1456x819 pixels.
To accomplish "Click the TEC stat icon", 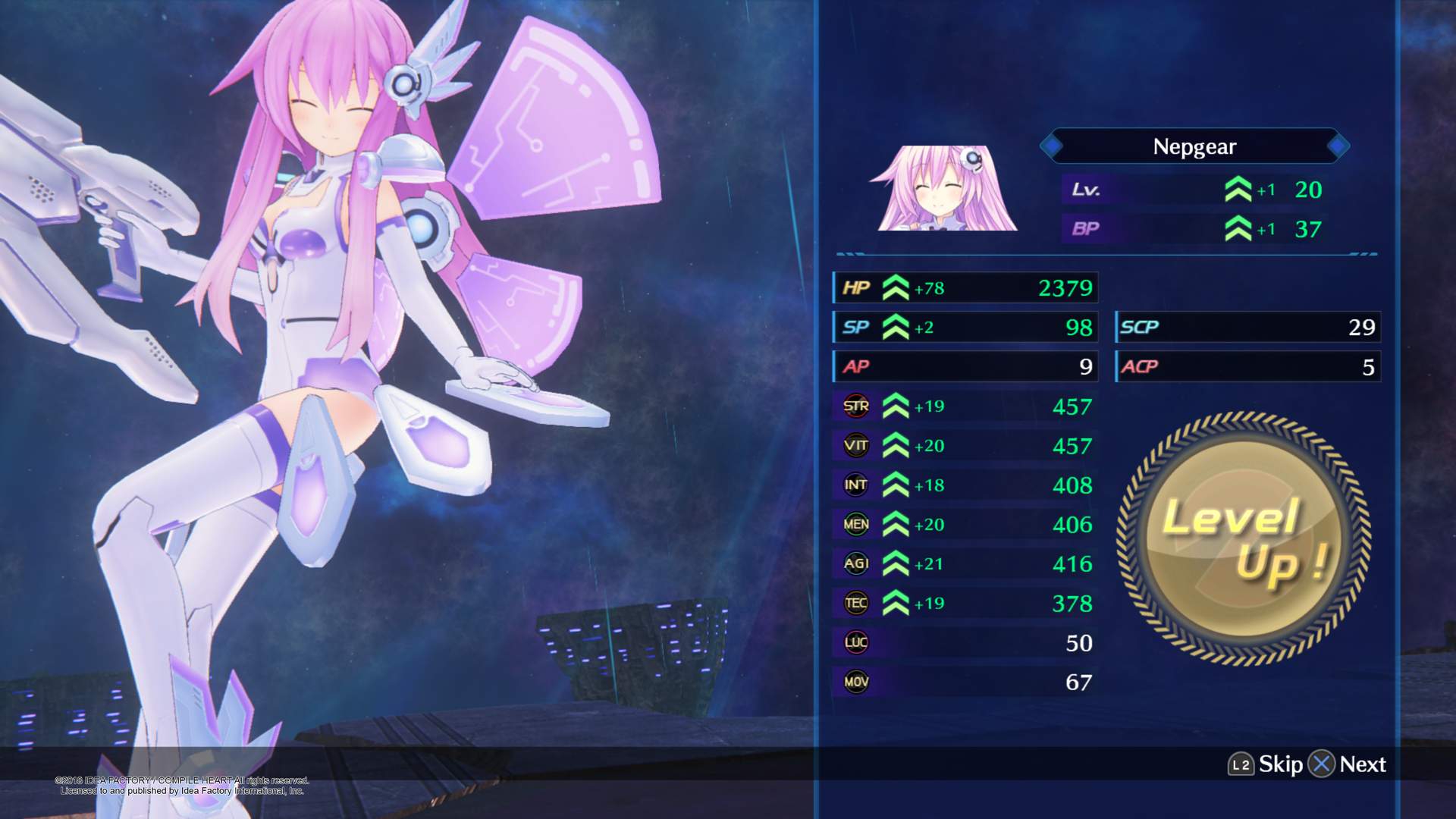I will coord(855,603).
